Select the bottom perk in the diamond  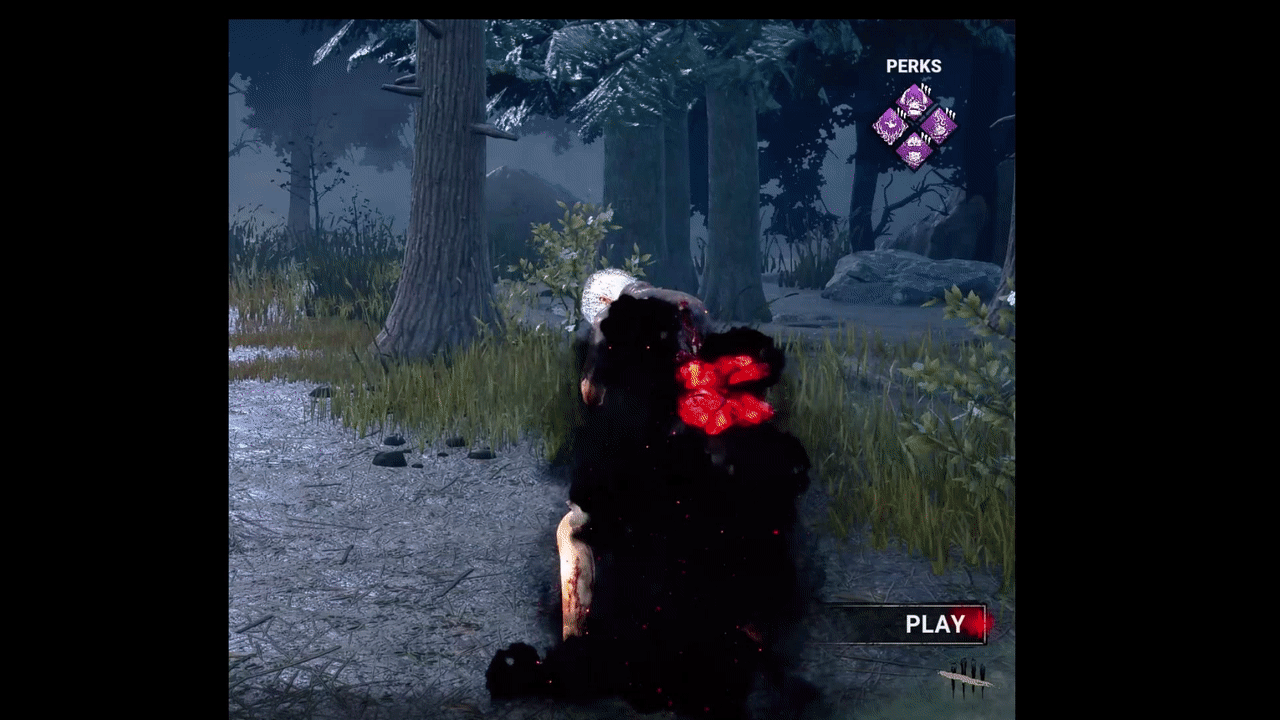(914, 150)
